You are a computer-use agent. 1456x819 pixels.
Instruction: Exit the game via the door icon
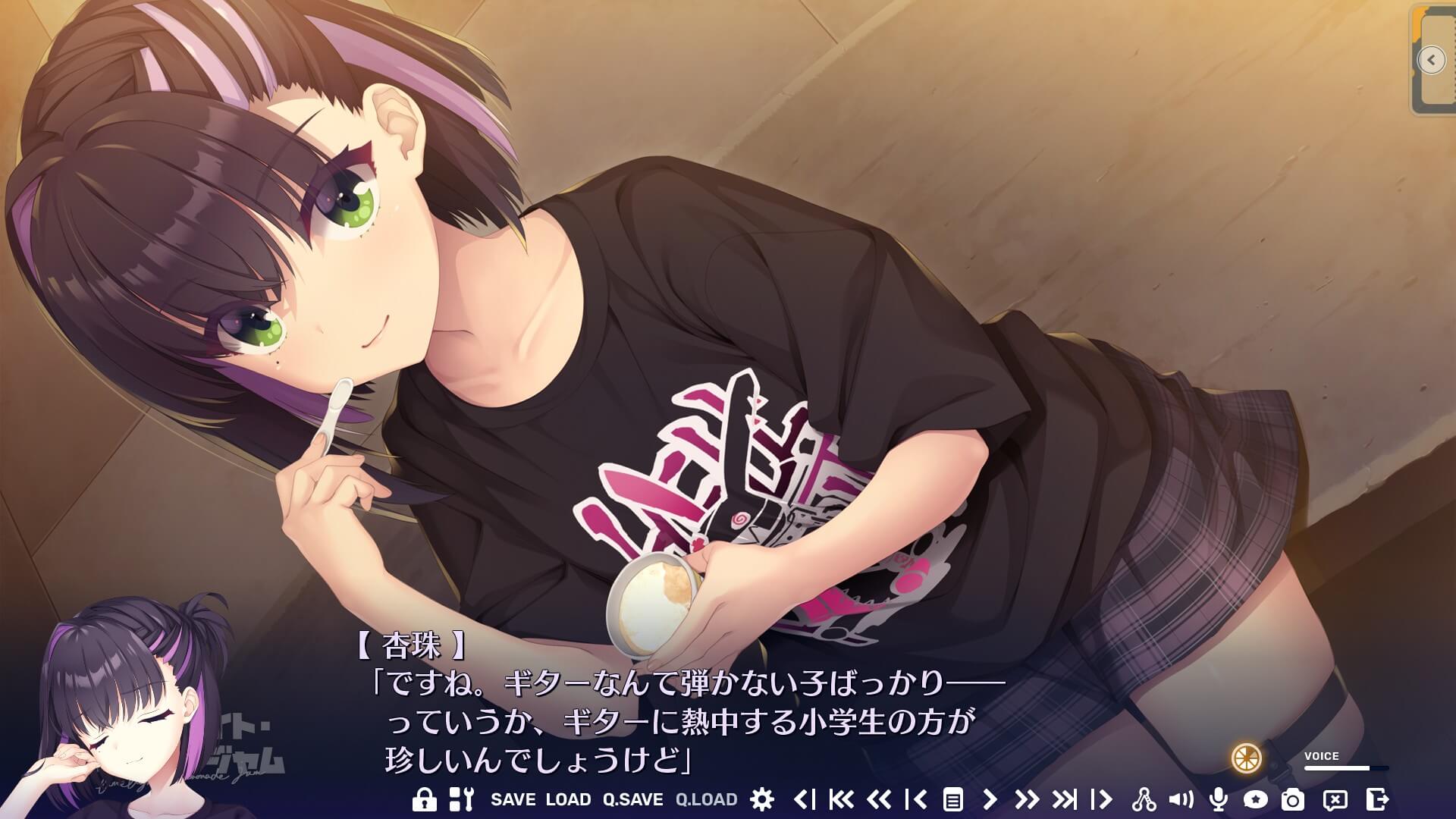(1374, 799)
